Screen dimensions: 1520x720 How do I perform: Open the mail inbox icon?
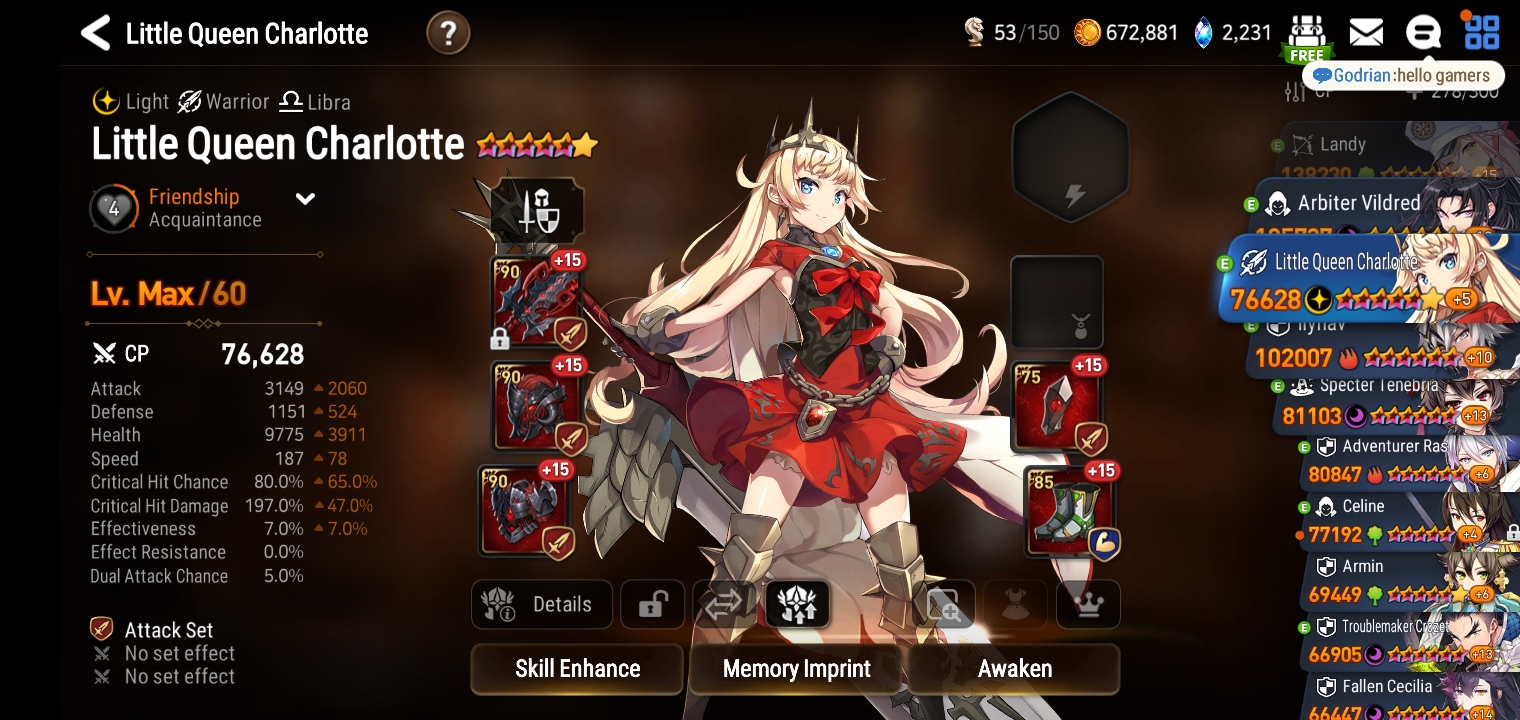click(1365, 33)
